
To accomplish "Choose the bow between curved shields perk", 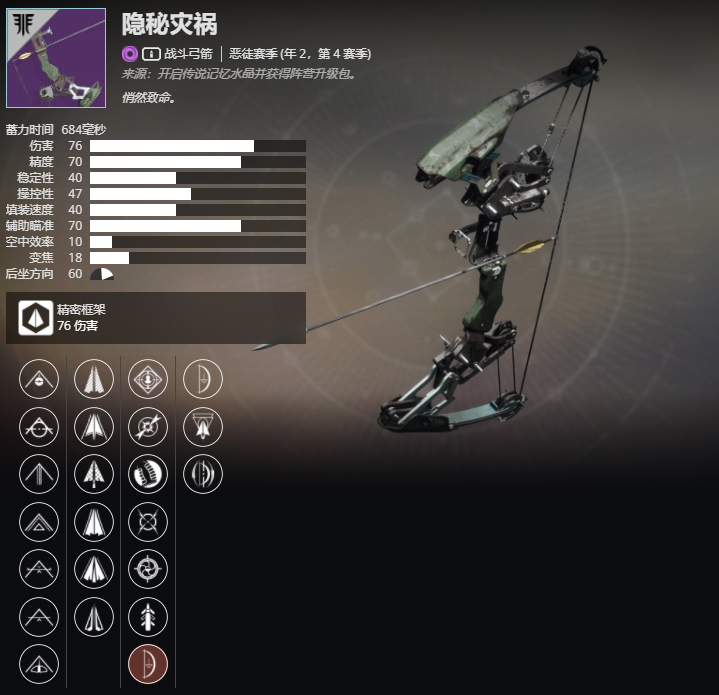I will (x=203, y=473).
